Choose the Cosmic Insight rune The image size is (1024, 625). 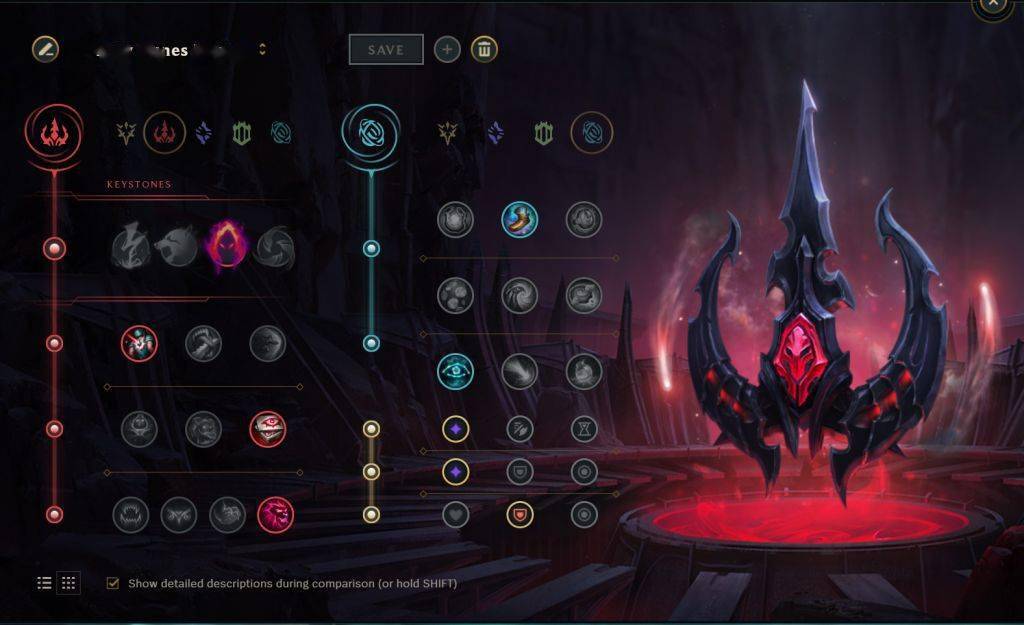click(455, 371)
